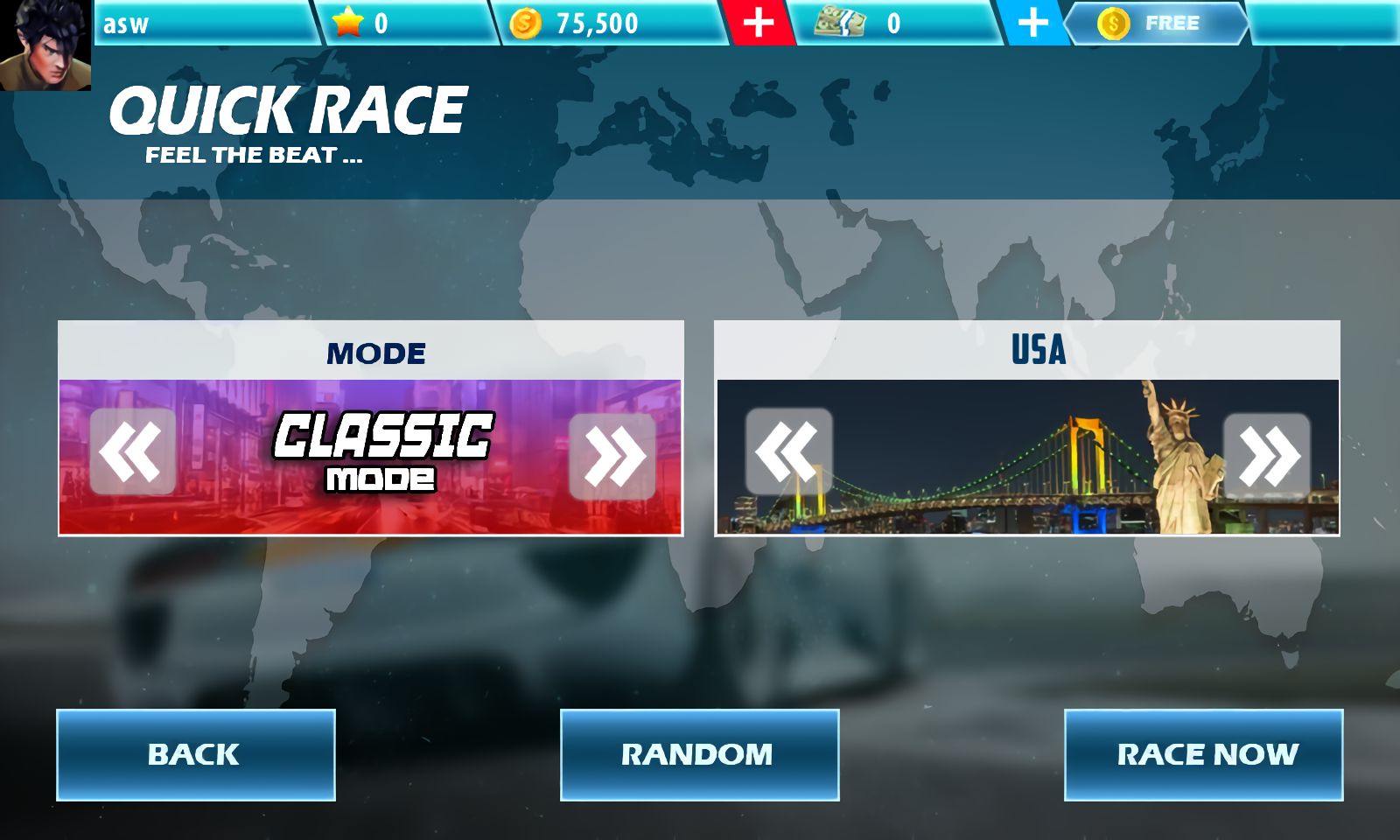Viewport: 1400px width, 840px height.
Task: Click the coin balance icon
Action: click(x=526, y=24)
